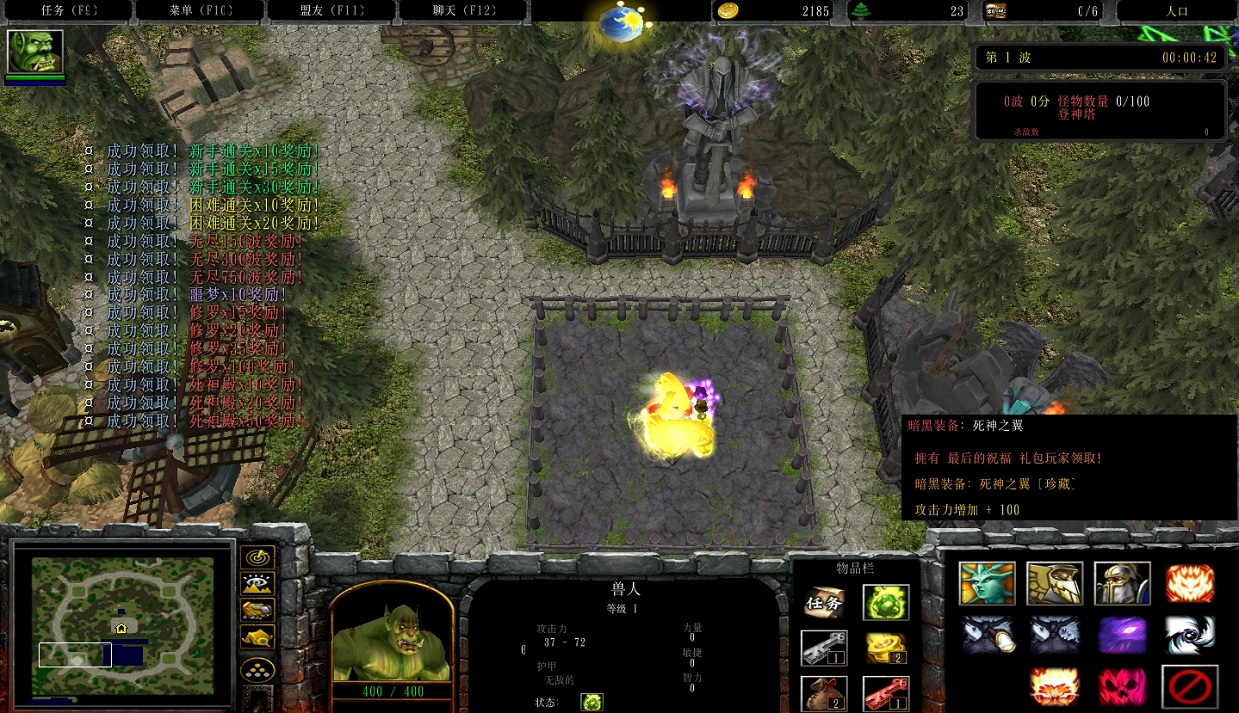
Task: Use the silver key inventory item
Action: 824,647
